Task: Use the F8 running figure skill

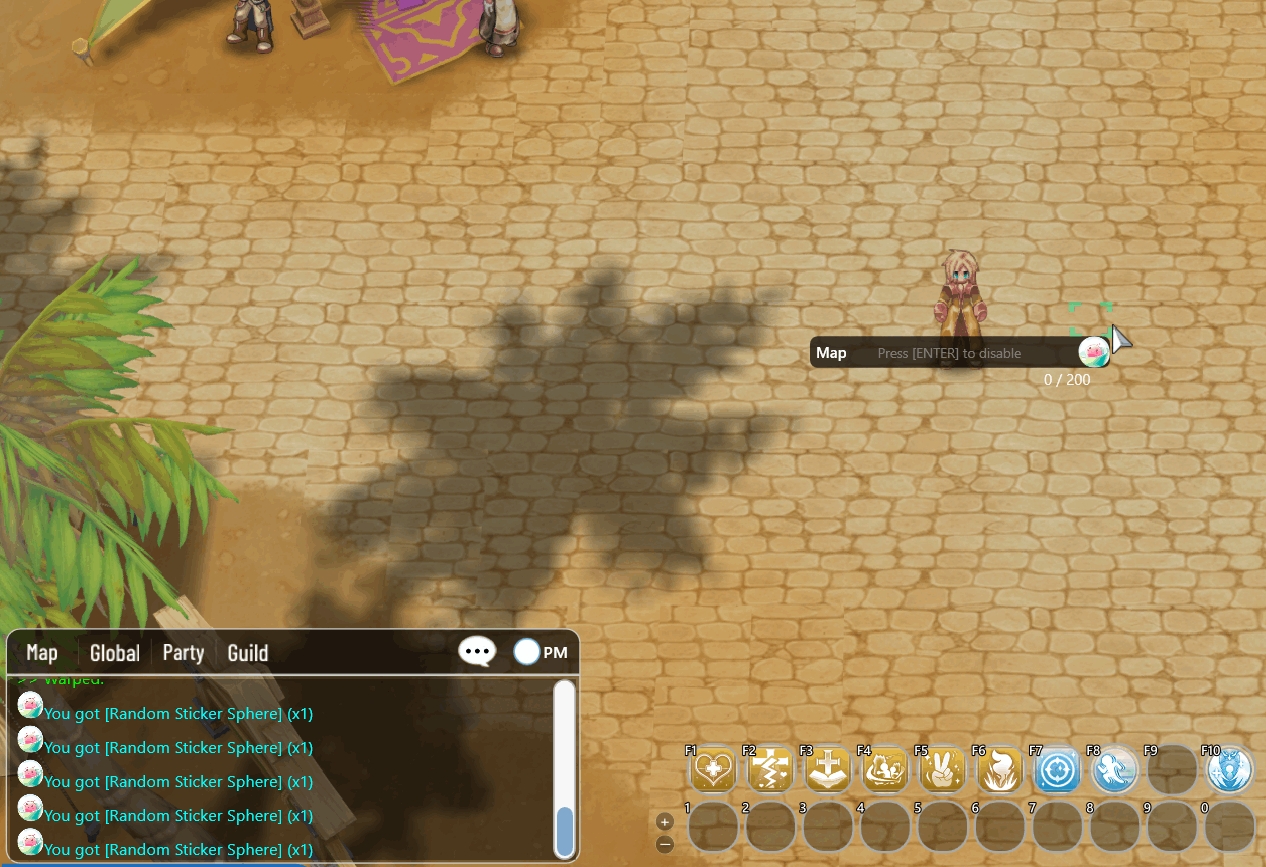Action: (1113, 771)
